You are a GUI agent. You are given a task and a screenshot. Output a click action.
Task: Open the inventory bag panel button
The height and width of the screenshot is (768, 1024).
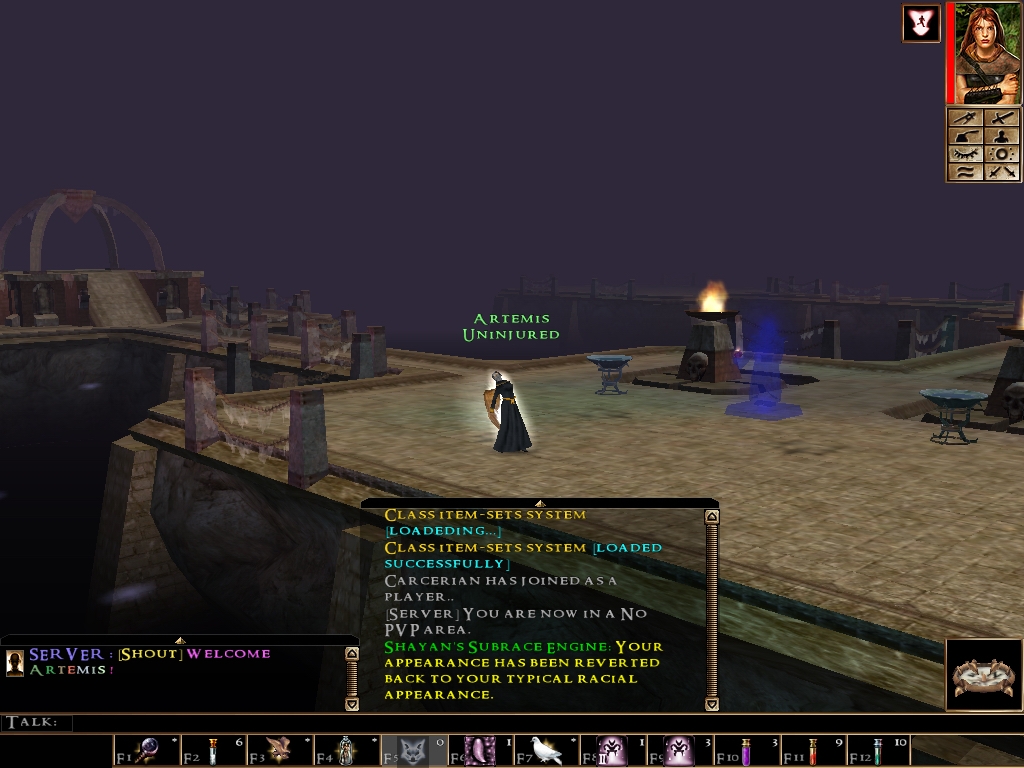965,137
